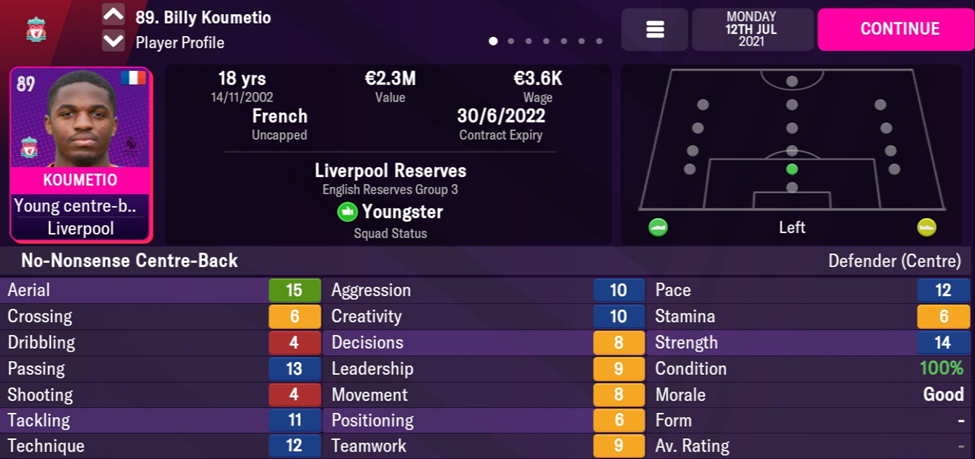Open the calendar date panel
The width and height of the screenshot is (975, 459).
tap(751, 30)
